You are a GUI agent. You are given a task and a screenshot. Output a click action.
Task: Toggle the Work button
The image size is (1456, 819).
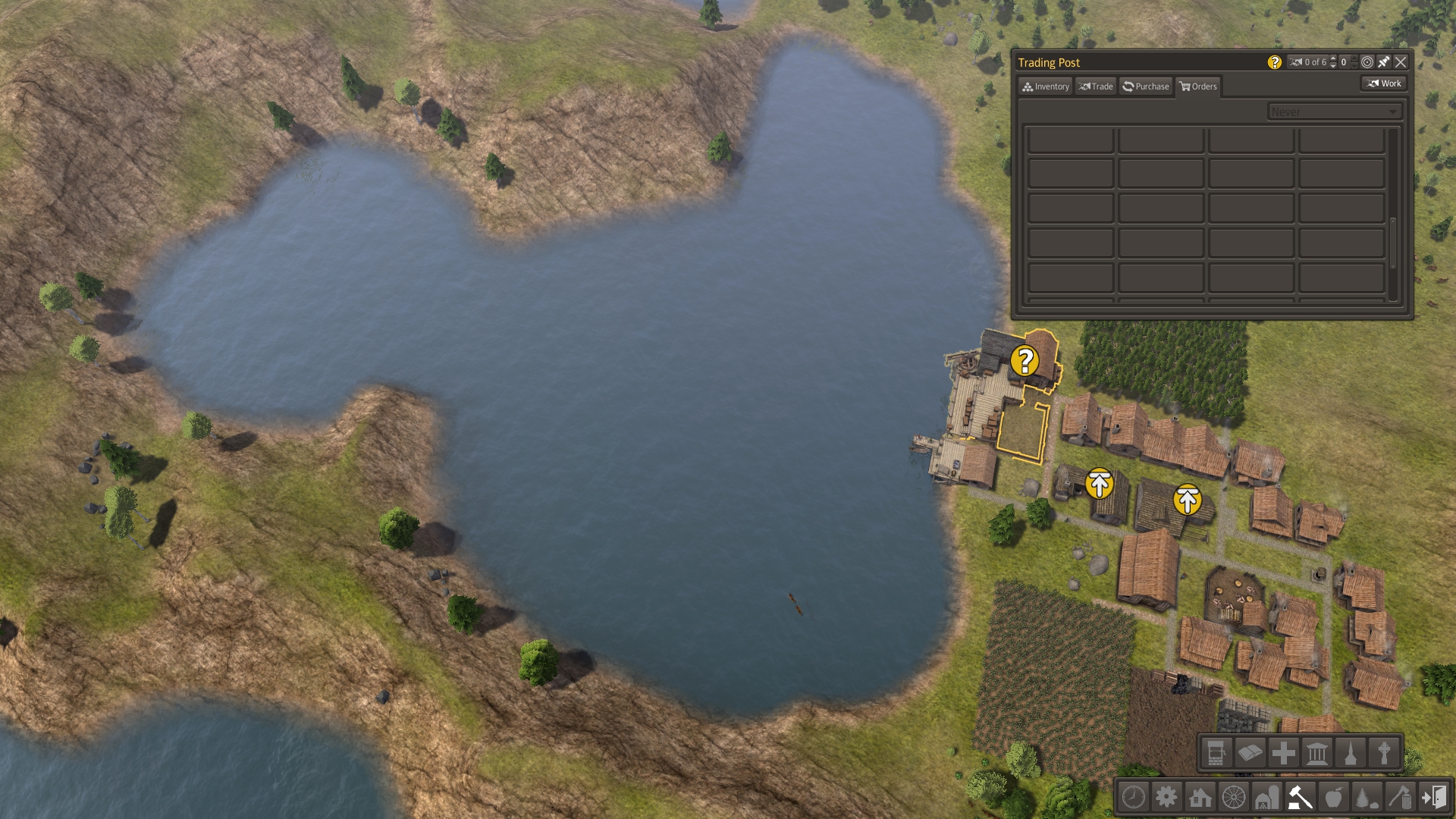point(1384,83)
